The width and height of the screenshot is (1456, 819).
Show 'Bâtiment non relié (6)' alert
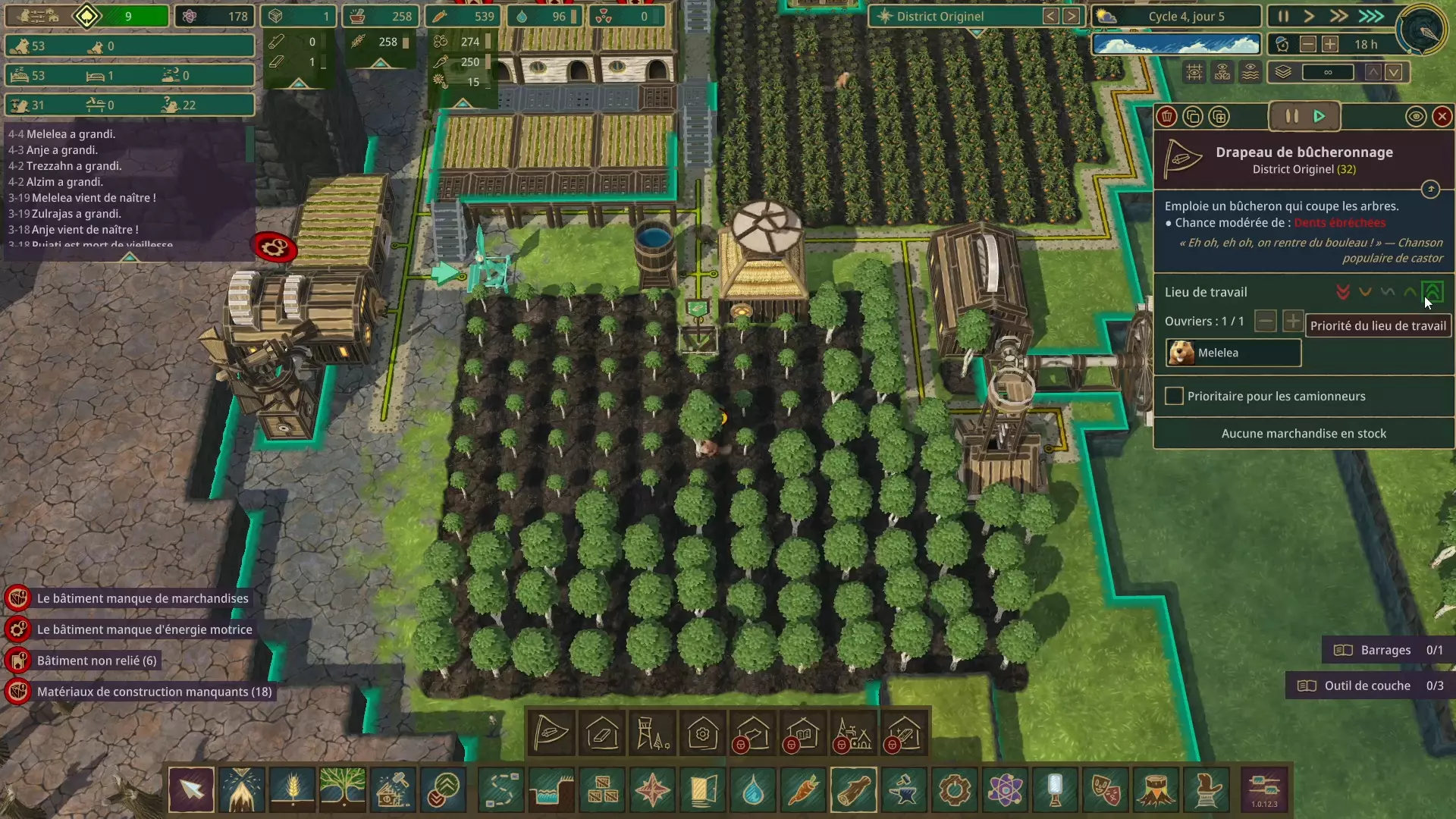pyautogui.click(x=96, y=661)
